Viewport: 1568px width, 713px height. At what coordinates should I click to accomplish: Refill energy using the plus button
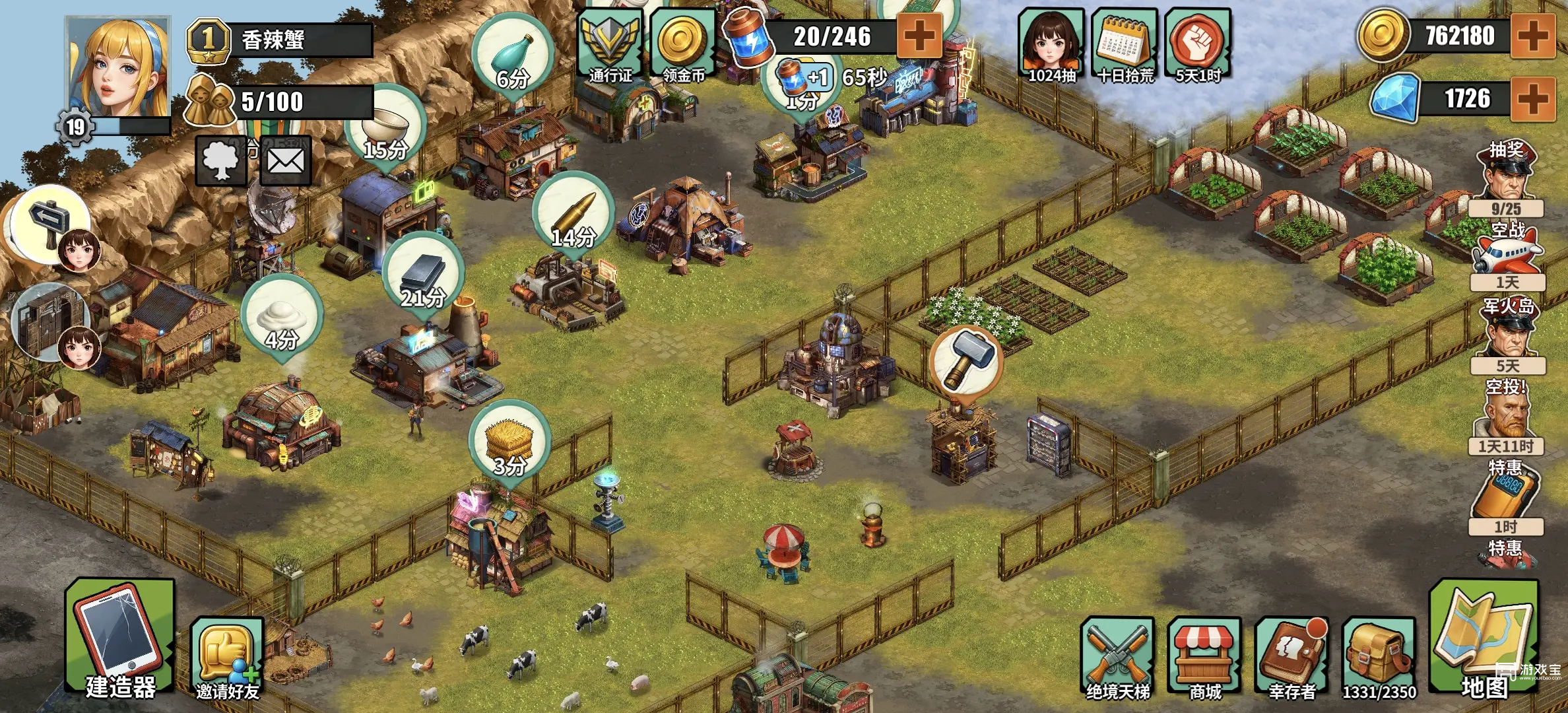918,36
